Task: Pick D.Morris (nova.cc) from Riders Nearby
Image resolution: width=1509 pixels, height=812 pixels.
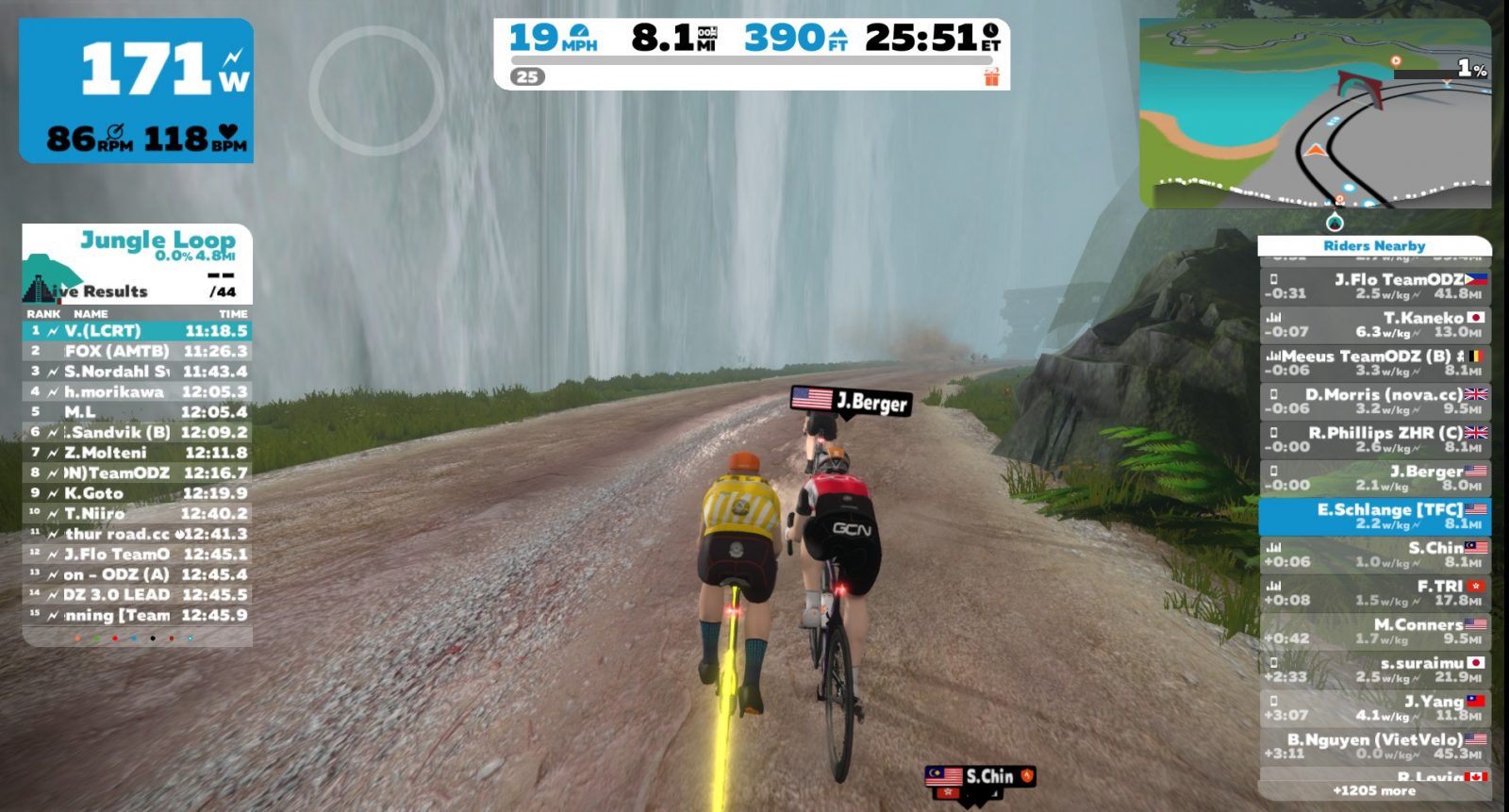Action: pyautogui.click(x=1375, y=401)
